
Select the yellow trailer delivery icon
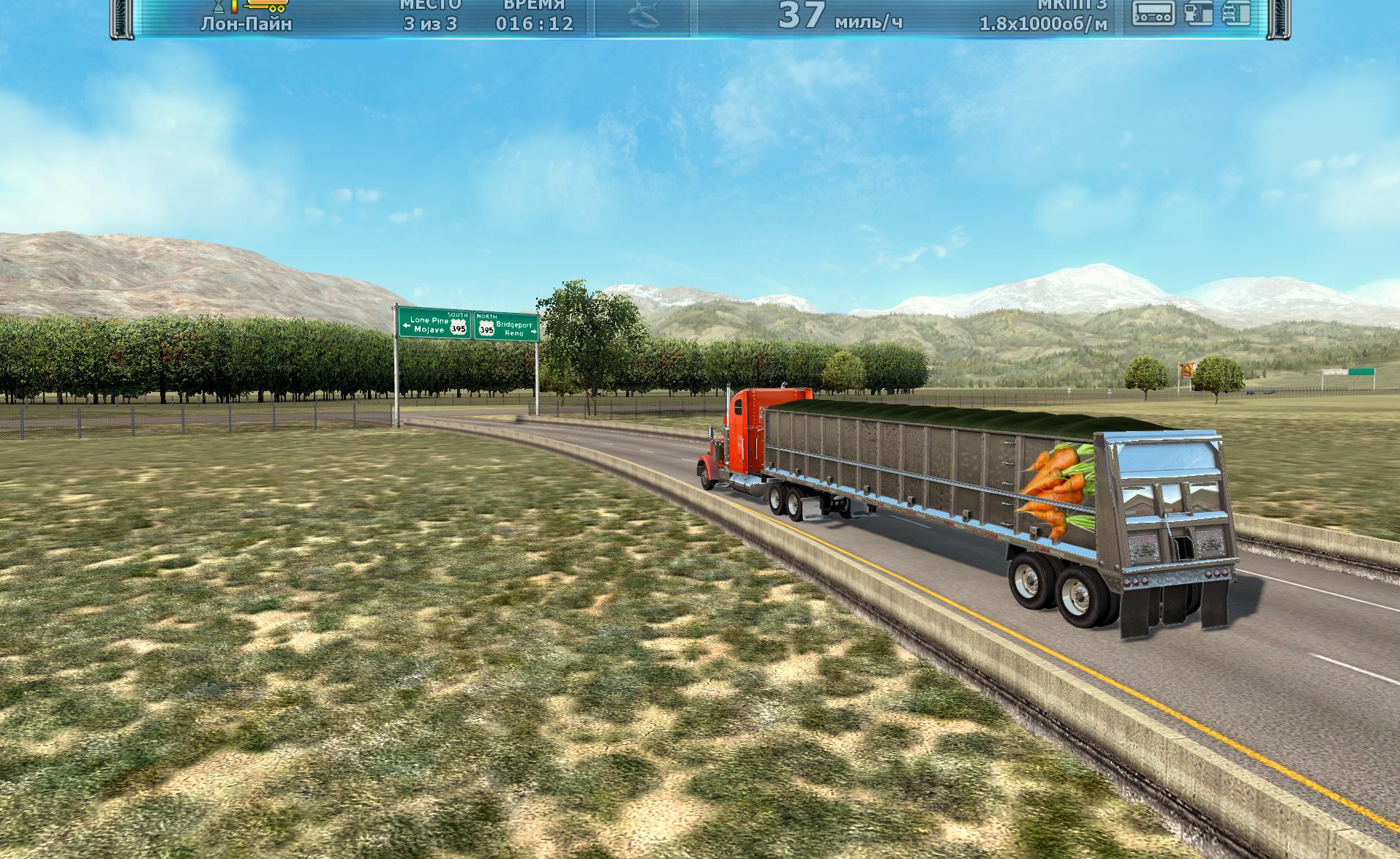tap(268, 7)
